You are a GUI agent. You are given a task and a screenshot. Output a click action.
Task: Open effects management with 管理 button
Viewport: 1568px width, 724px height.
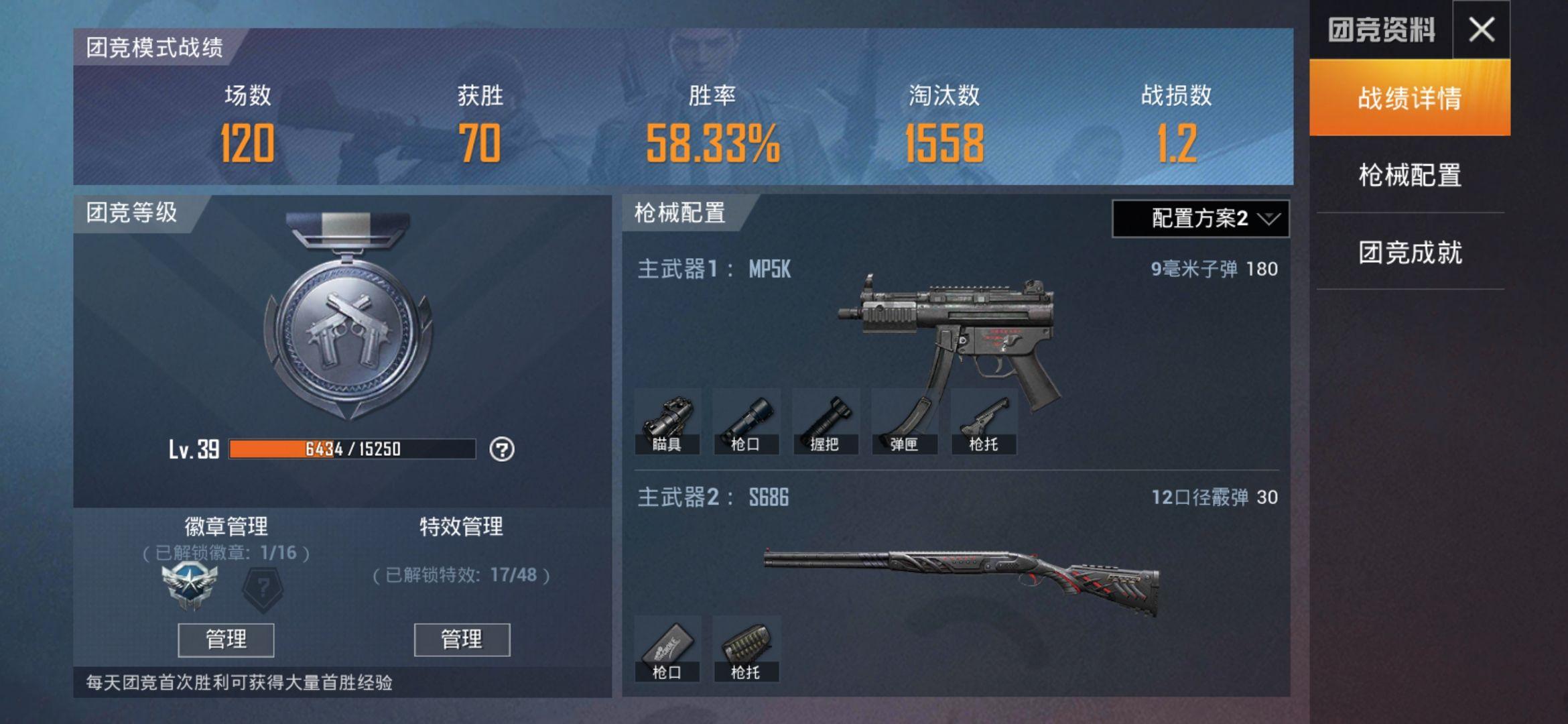(x=462, y=640)
